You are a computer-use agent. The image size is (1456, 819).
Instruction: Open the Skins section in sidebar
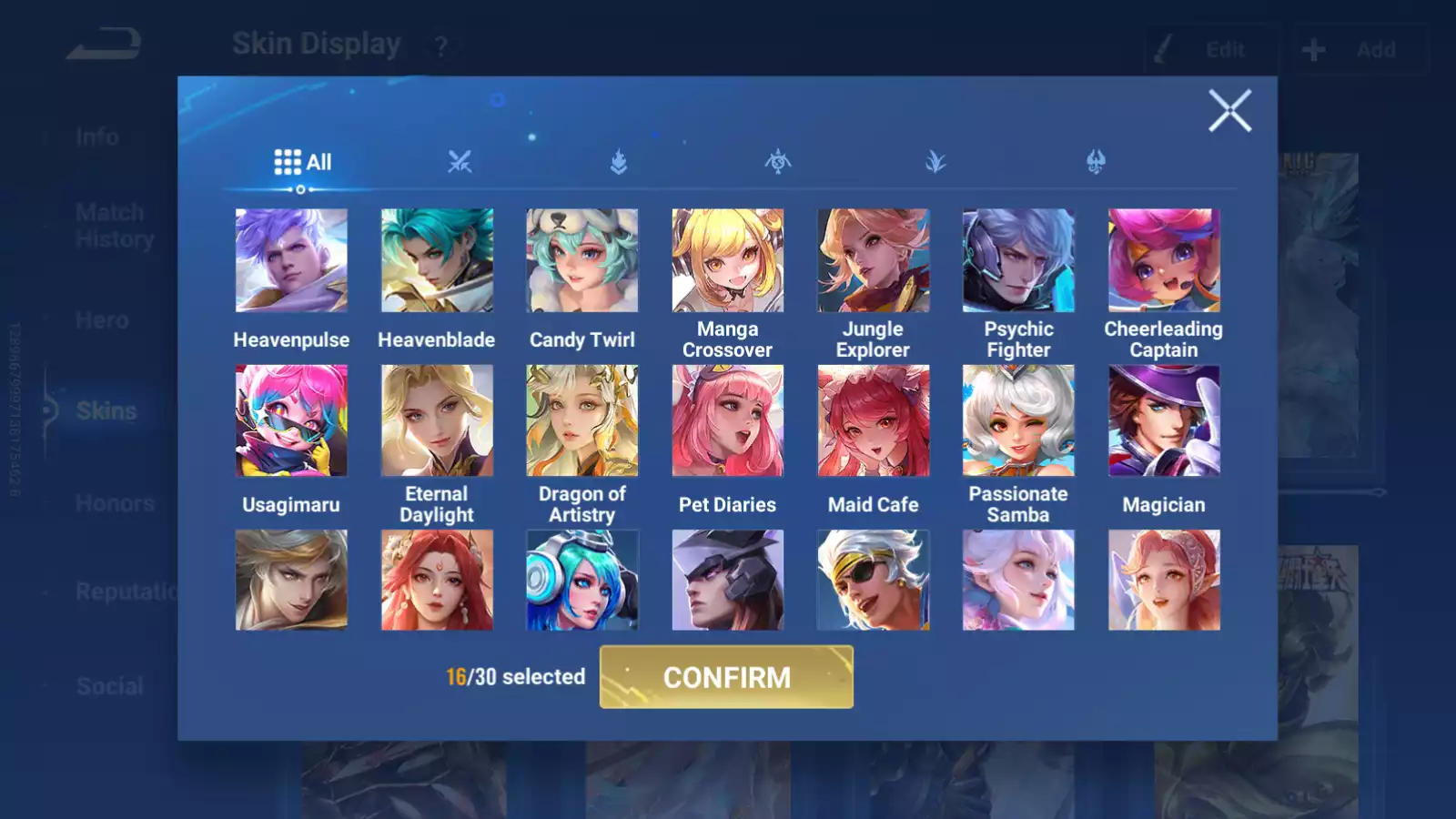(x=106, y=410)
